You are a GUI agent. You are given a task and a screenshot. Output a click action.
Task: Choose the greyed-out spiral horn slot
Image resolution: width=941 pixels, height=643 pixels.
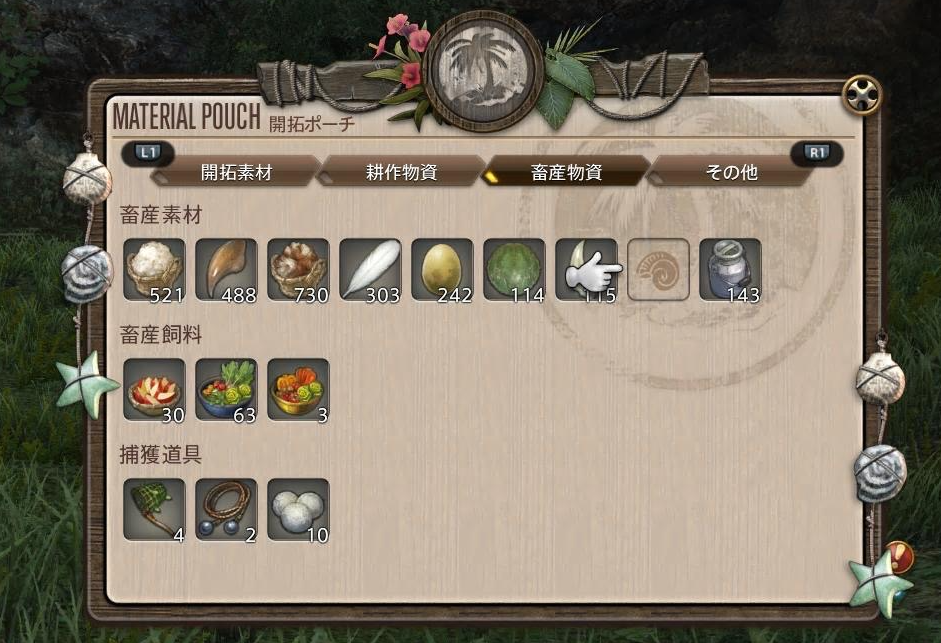pos(658,269)
